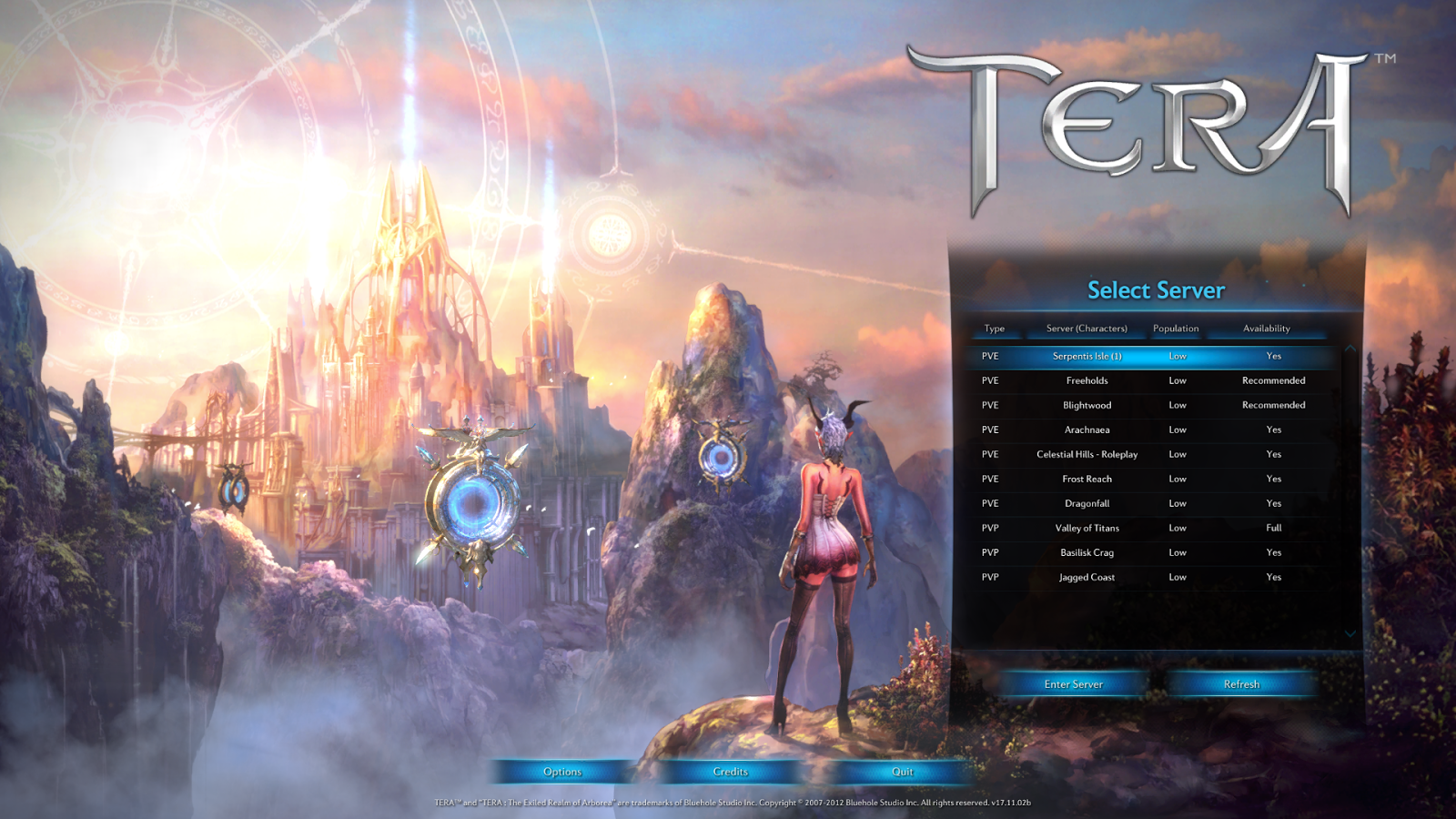
Task: Select the Dragonfall server
Action: coord(1086,503)
